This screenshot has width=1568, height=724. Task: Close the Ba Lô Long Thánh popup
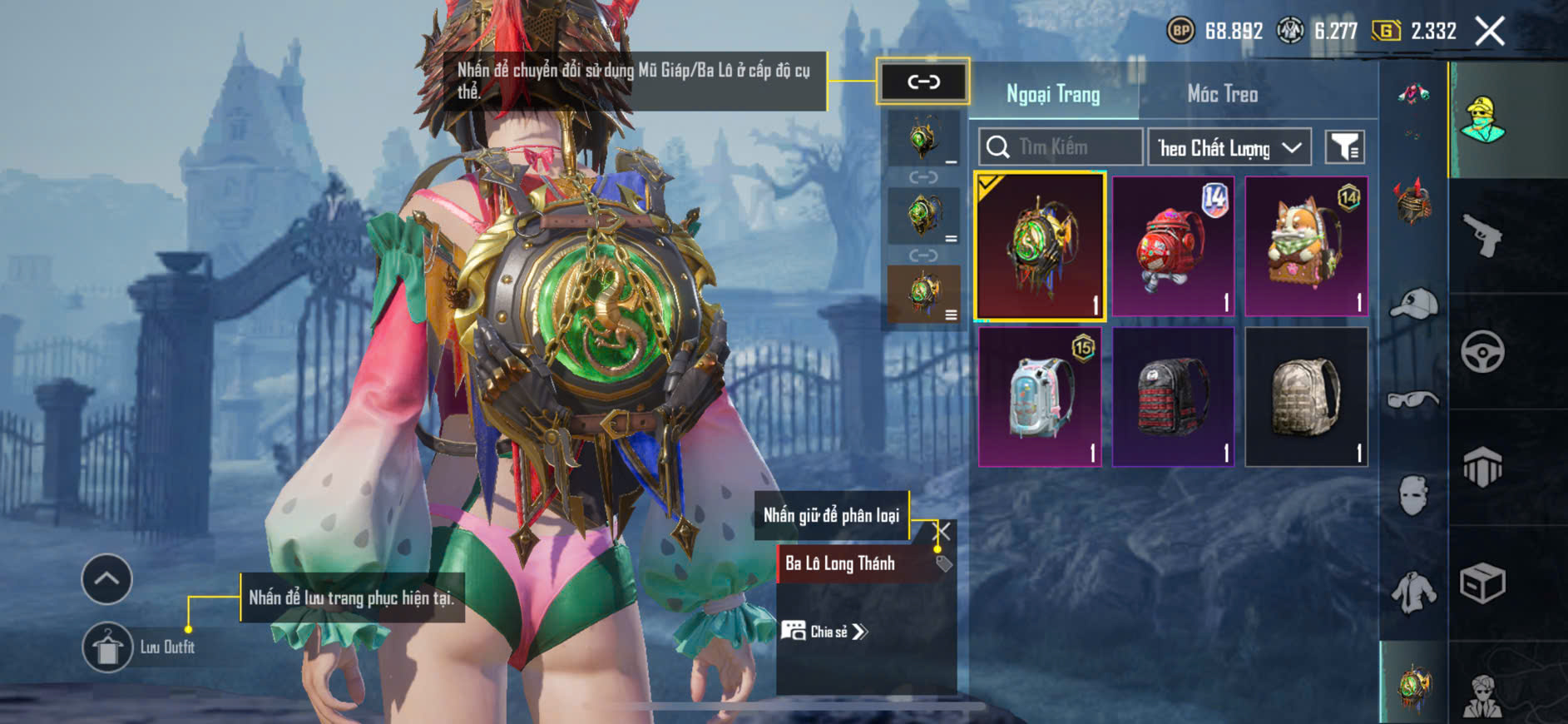[943, 531]
